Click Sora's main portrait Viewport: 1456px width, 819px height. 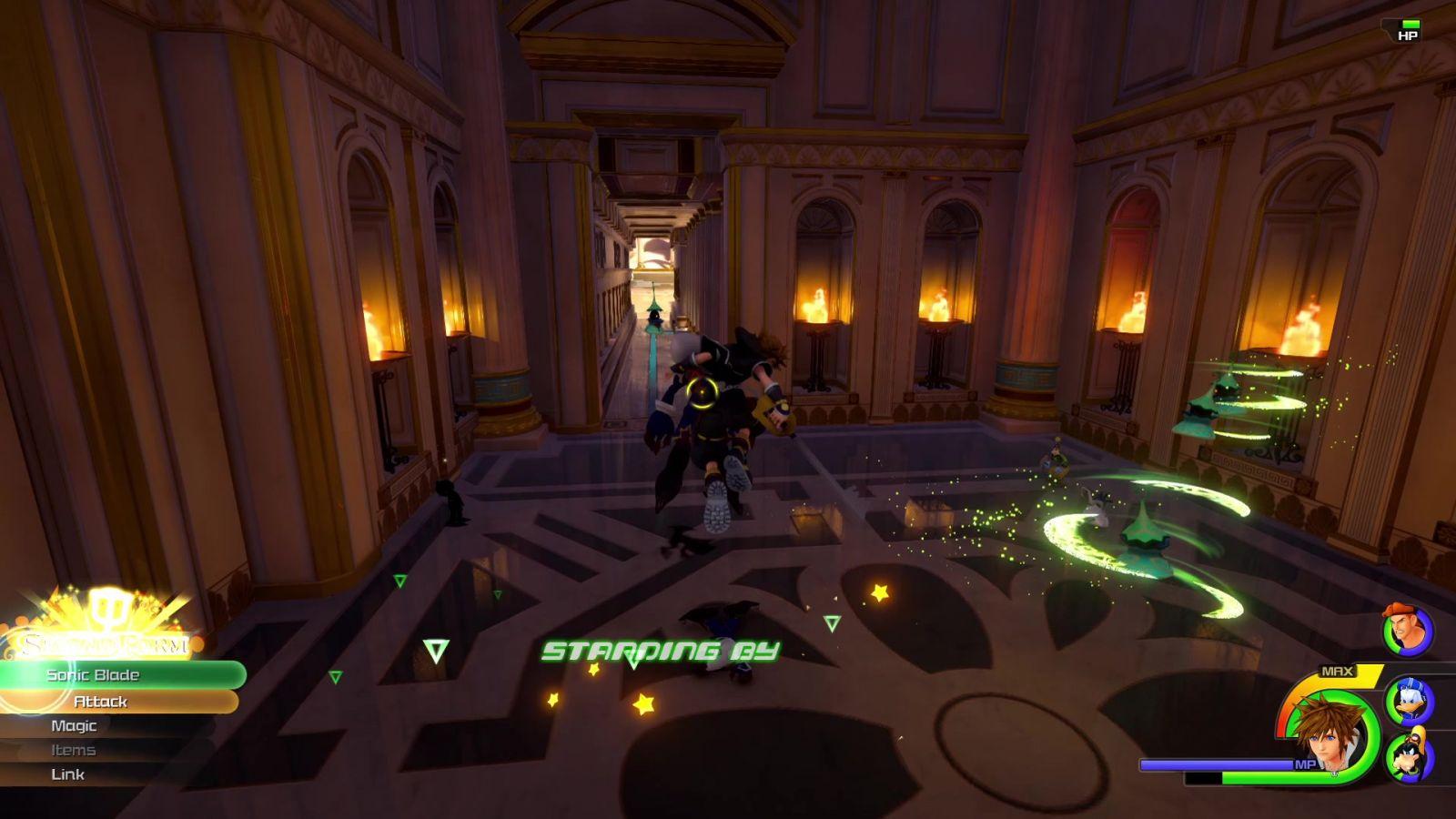pos(1331,734)
